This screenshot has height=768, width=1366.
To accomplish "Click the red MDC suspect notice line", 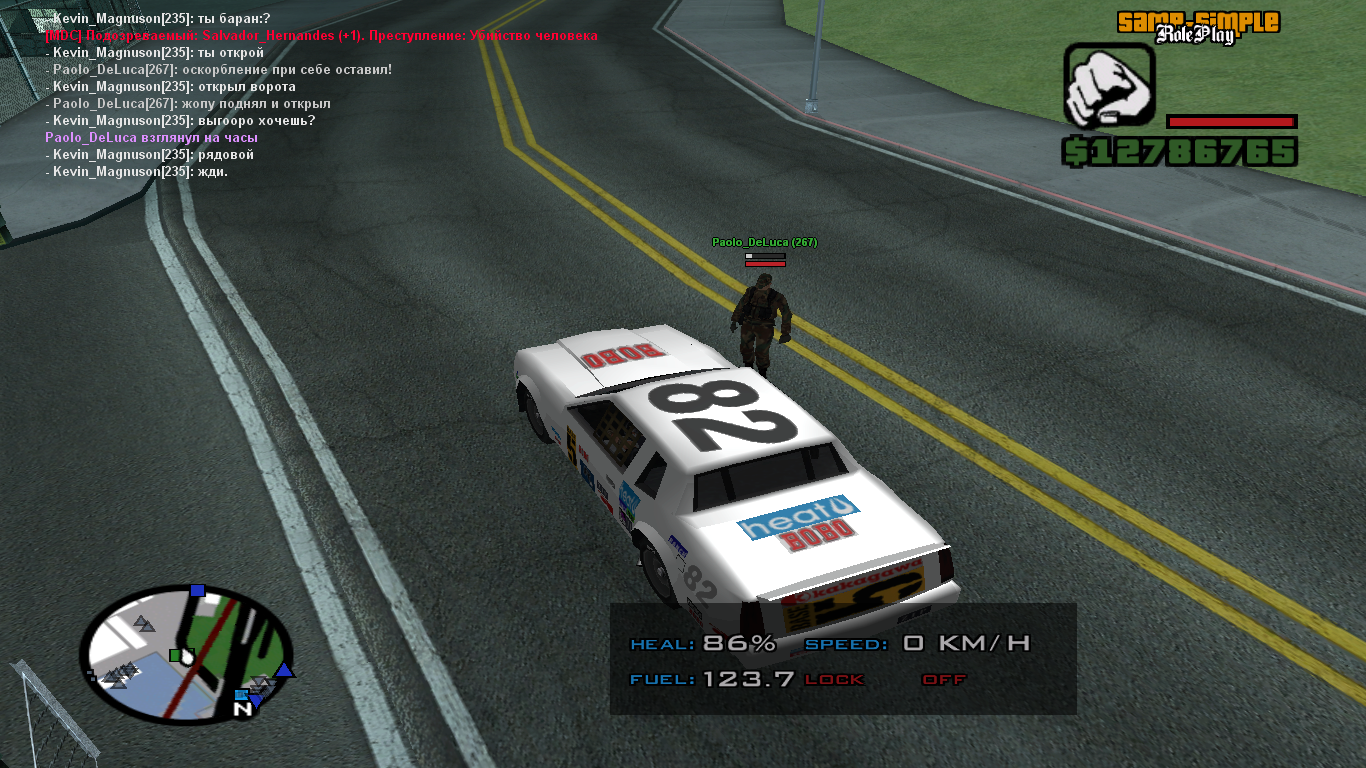I will [321, 35].
